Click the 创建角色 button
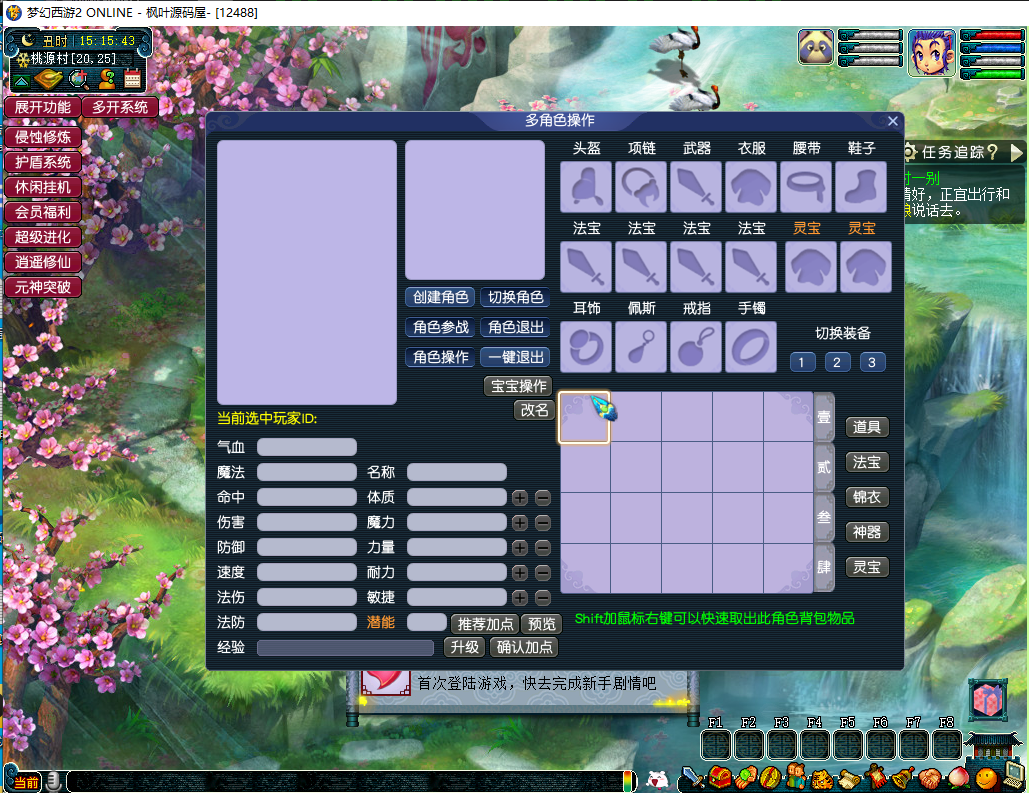 (440, 297)
